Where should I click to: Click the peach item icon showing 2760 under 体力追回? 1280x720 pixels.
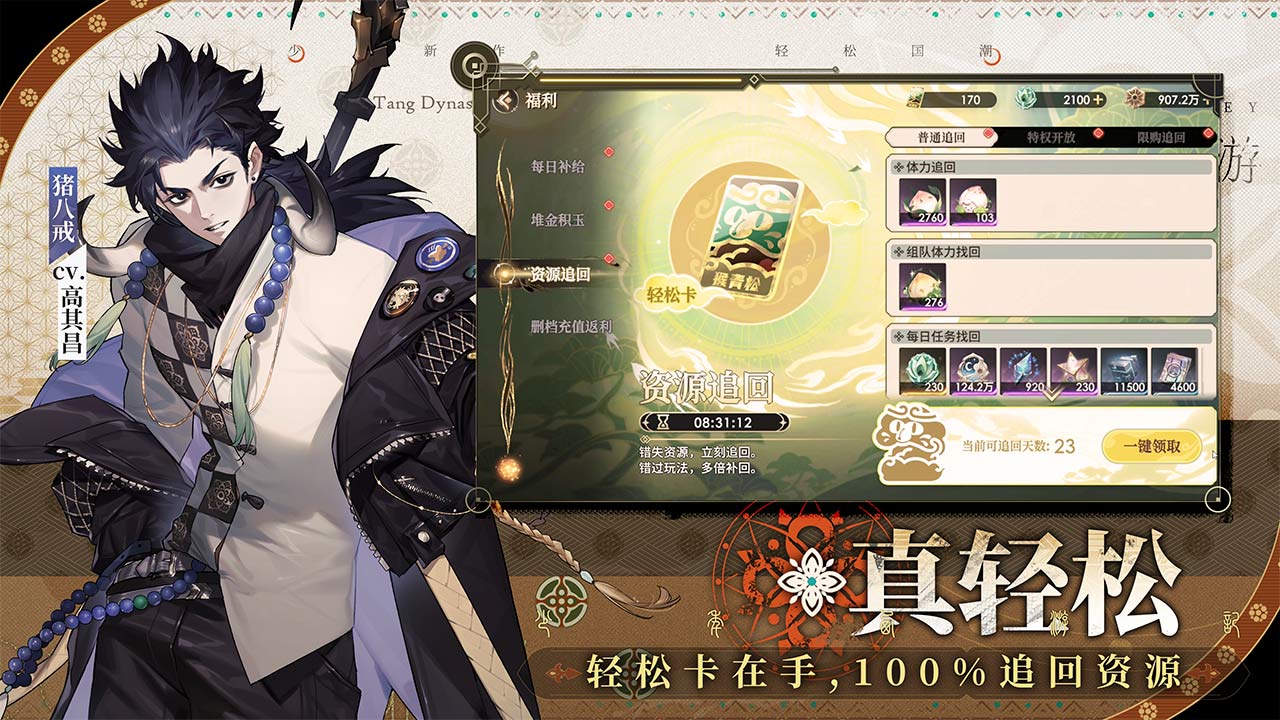[925, 199]
